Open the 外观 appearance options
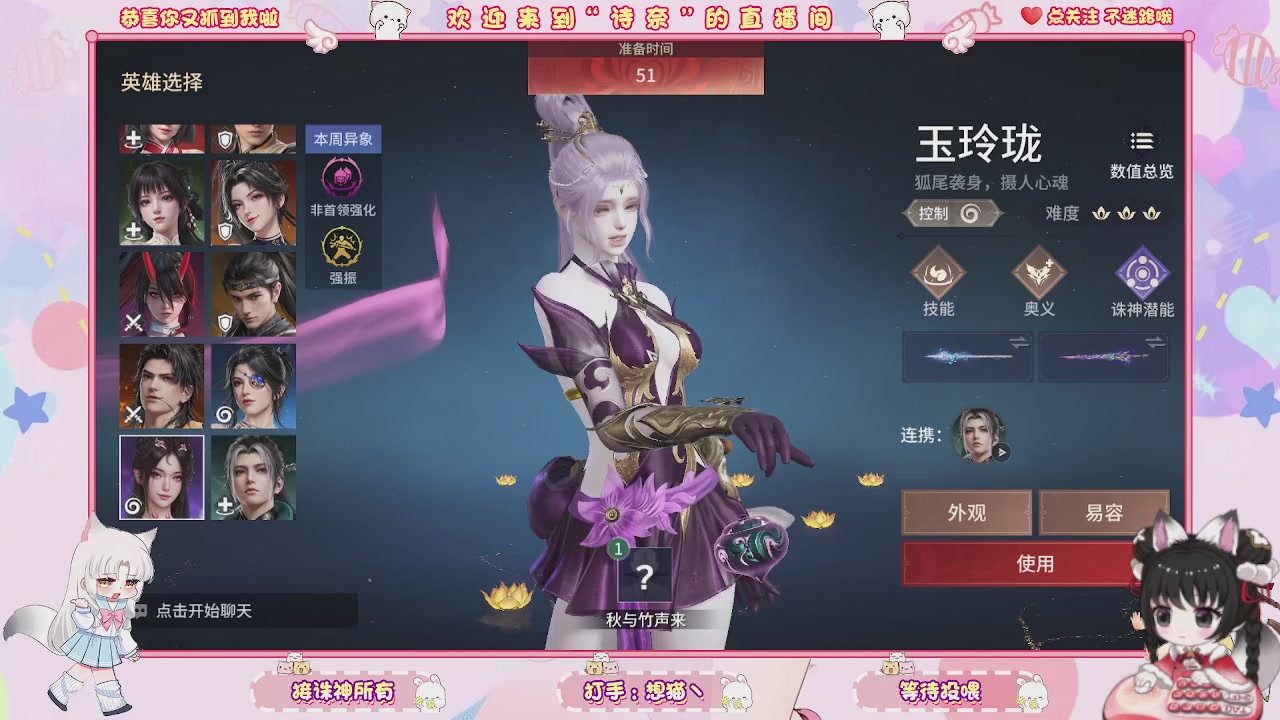This screenshot has height=720, width=1280. (966, 512)
